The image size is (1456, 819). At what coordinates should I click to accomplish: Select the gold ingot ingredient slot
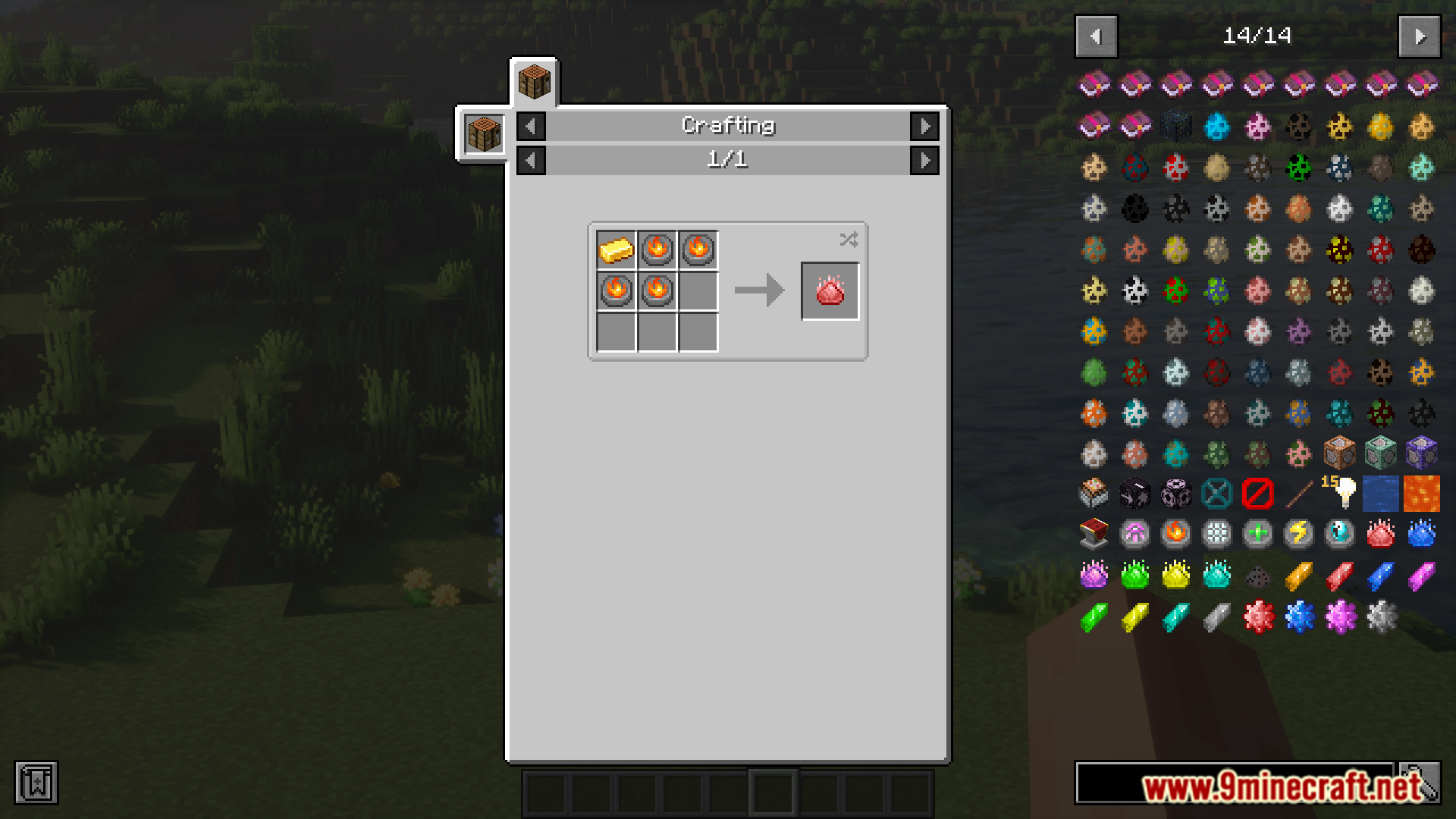point(616,249)
